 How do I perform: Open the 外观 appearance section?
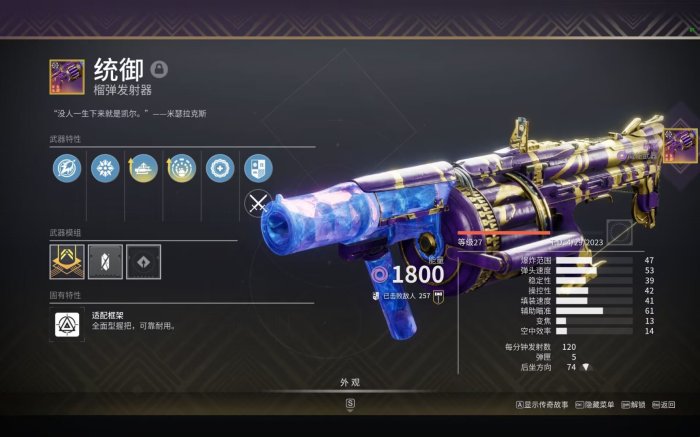pyautogui.click(x=349, y=383)
